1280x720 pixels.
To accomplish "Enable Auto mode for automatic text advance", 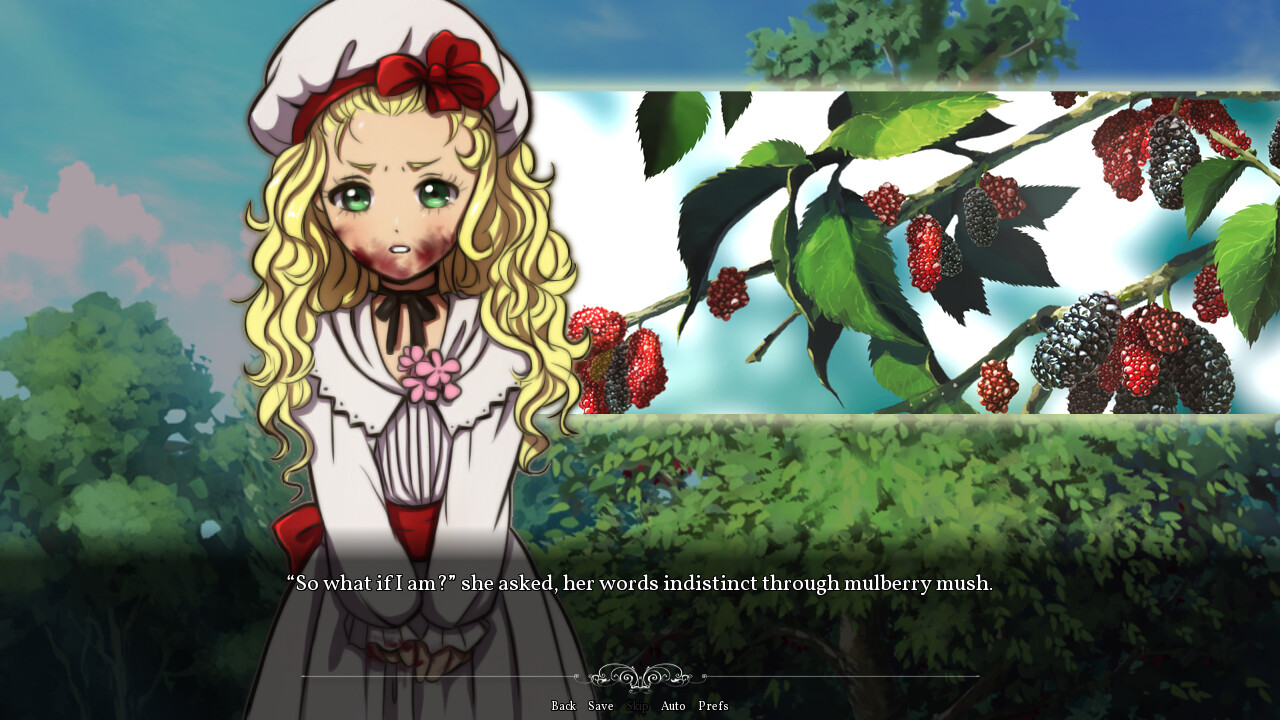I will (672, 706).
